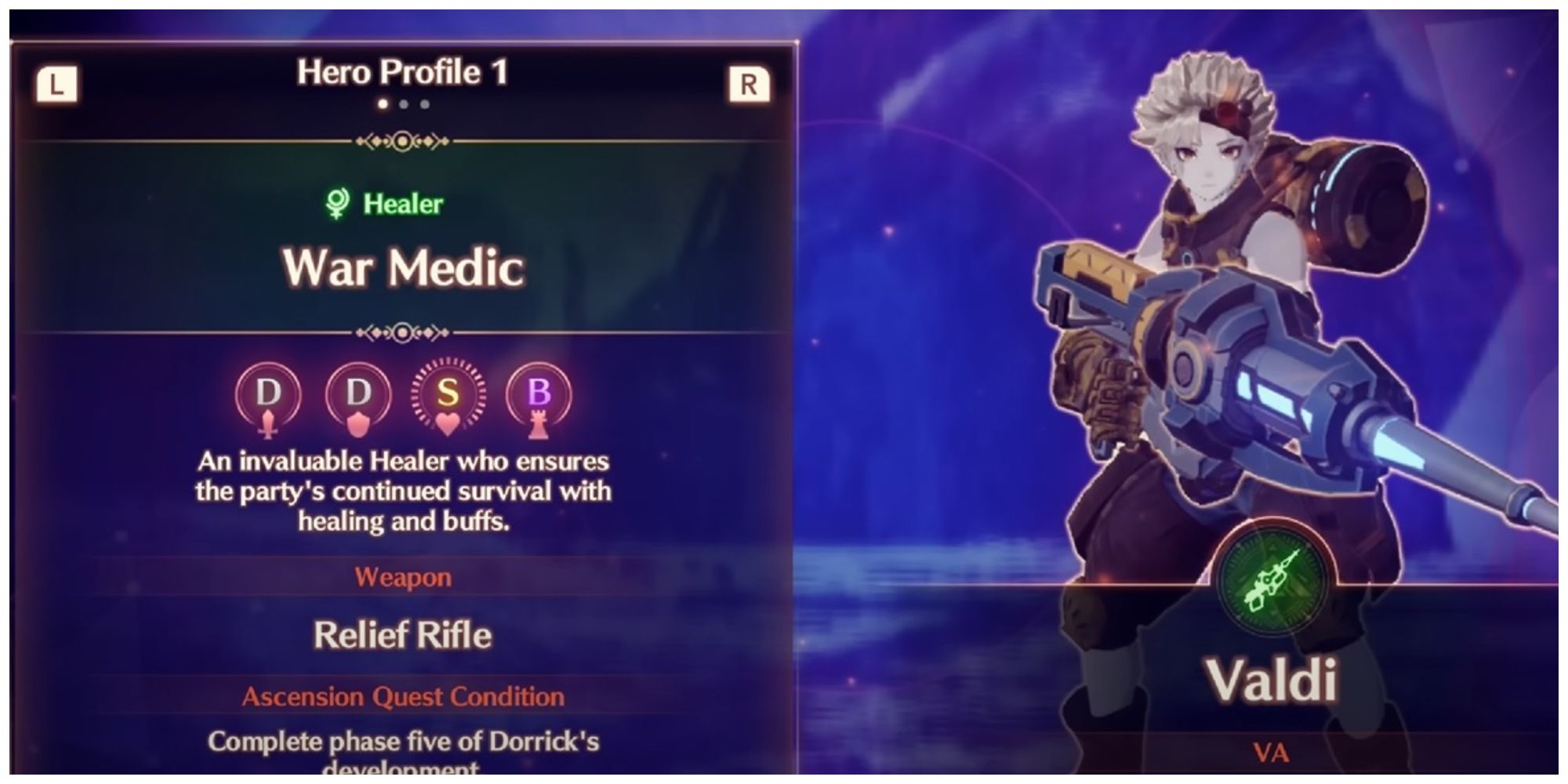
Task: Select the third page indicator dot
Action: 424,103
